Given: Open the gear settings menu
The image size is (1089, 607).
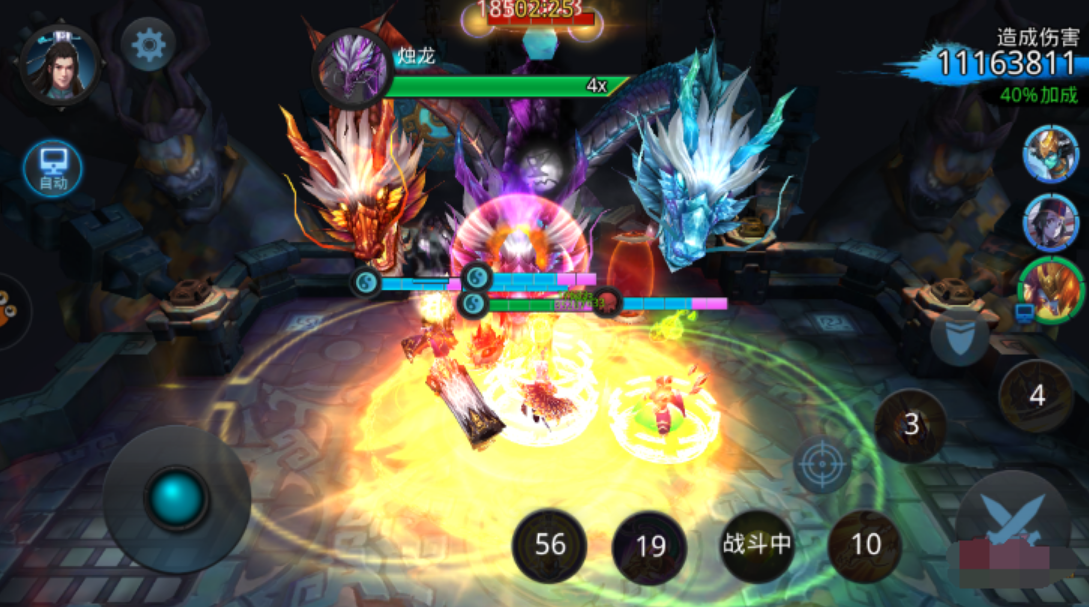Looking at the screenshot, I should click(x=149, y=45).
